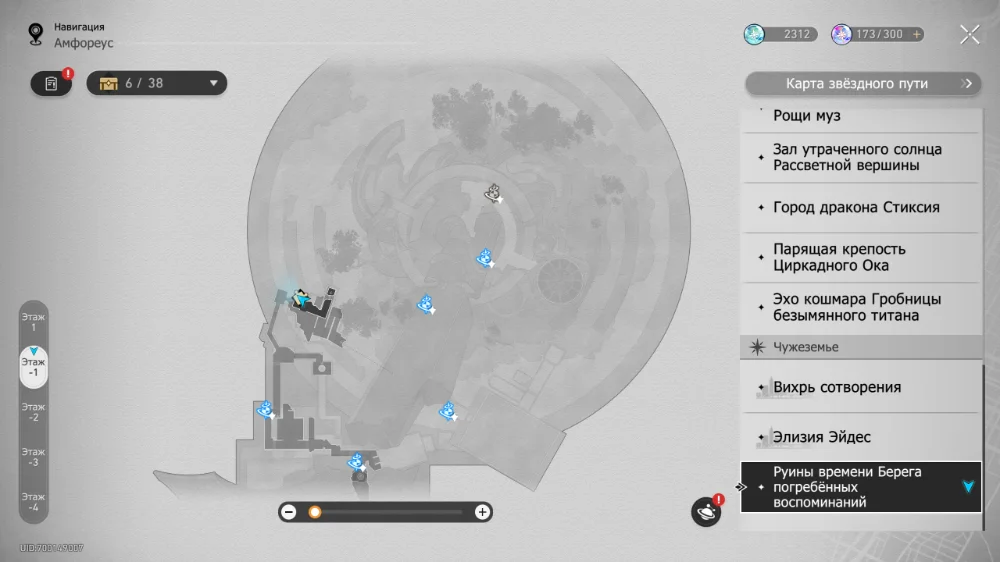
Task: Open the mission log icon with red alert
Action: click(x=51, y=84)
